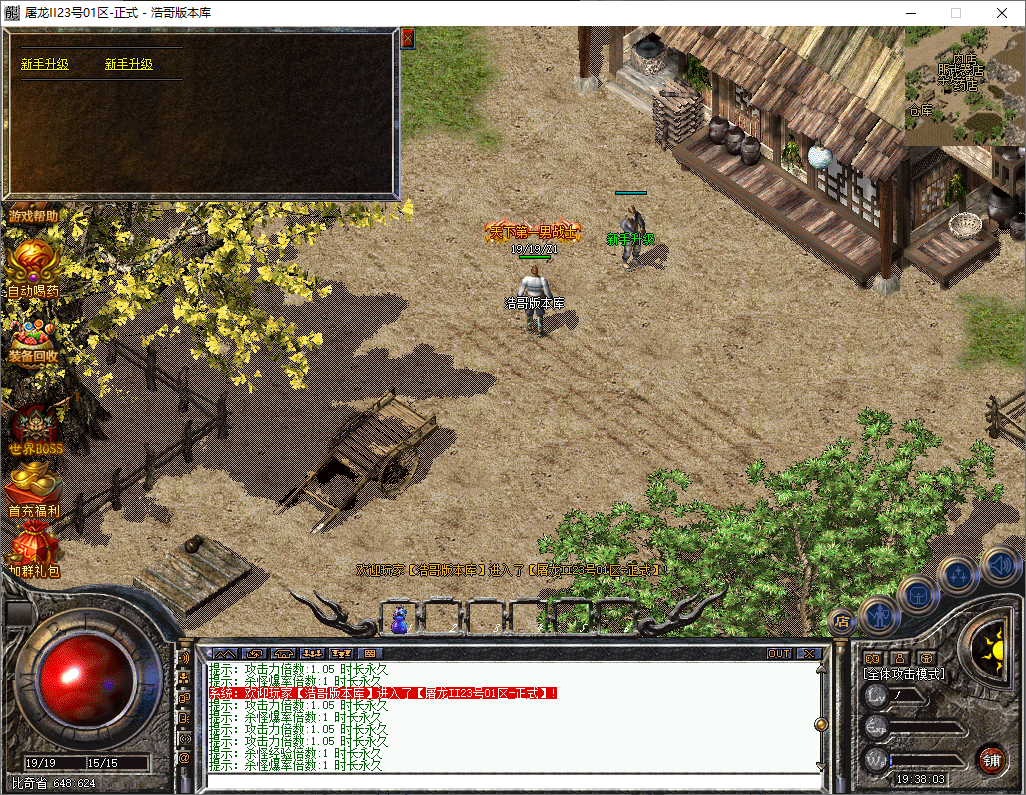Open the 世界BOSS panel
The height and width of the screenshot is (795, 1026).
tap(36, 430)
